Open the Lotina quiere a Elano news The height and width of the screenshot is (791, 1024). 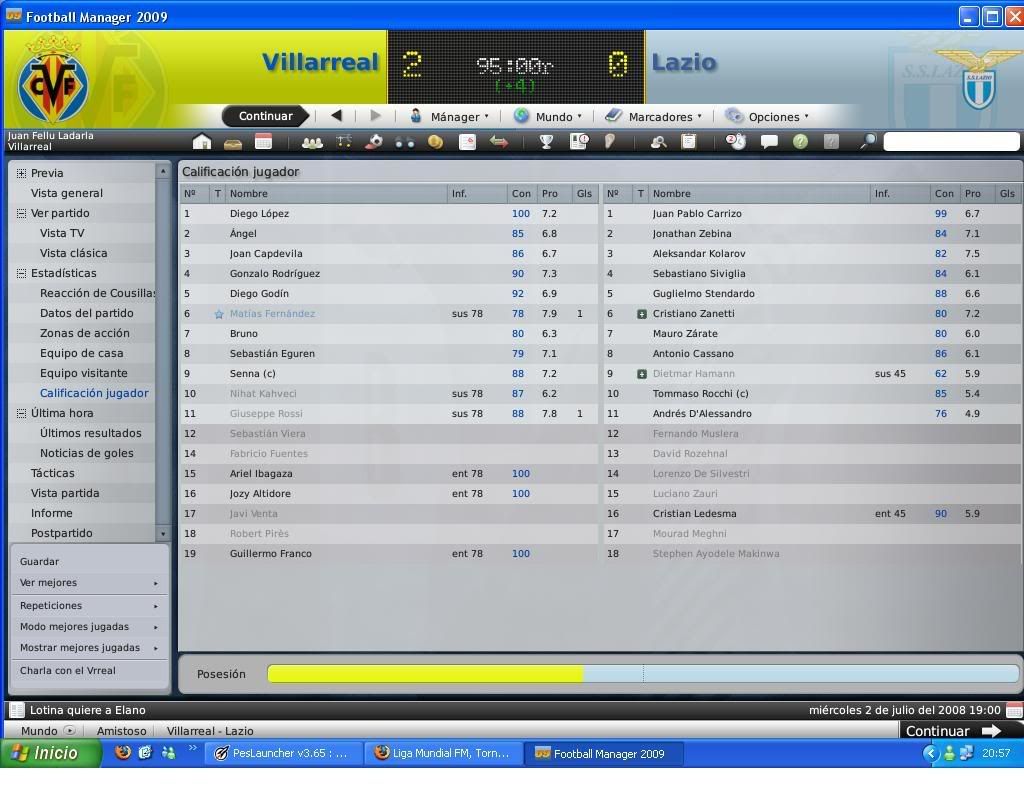click(x=88, y=710)
